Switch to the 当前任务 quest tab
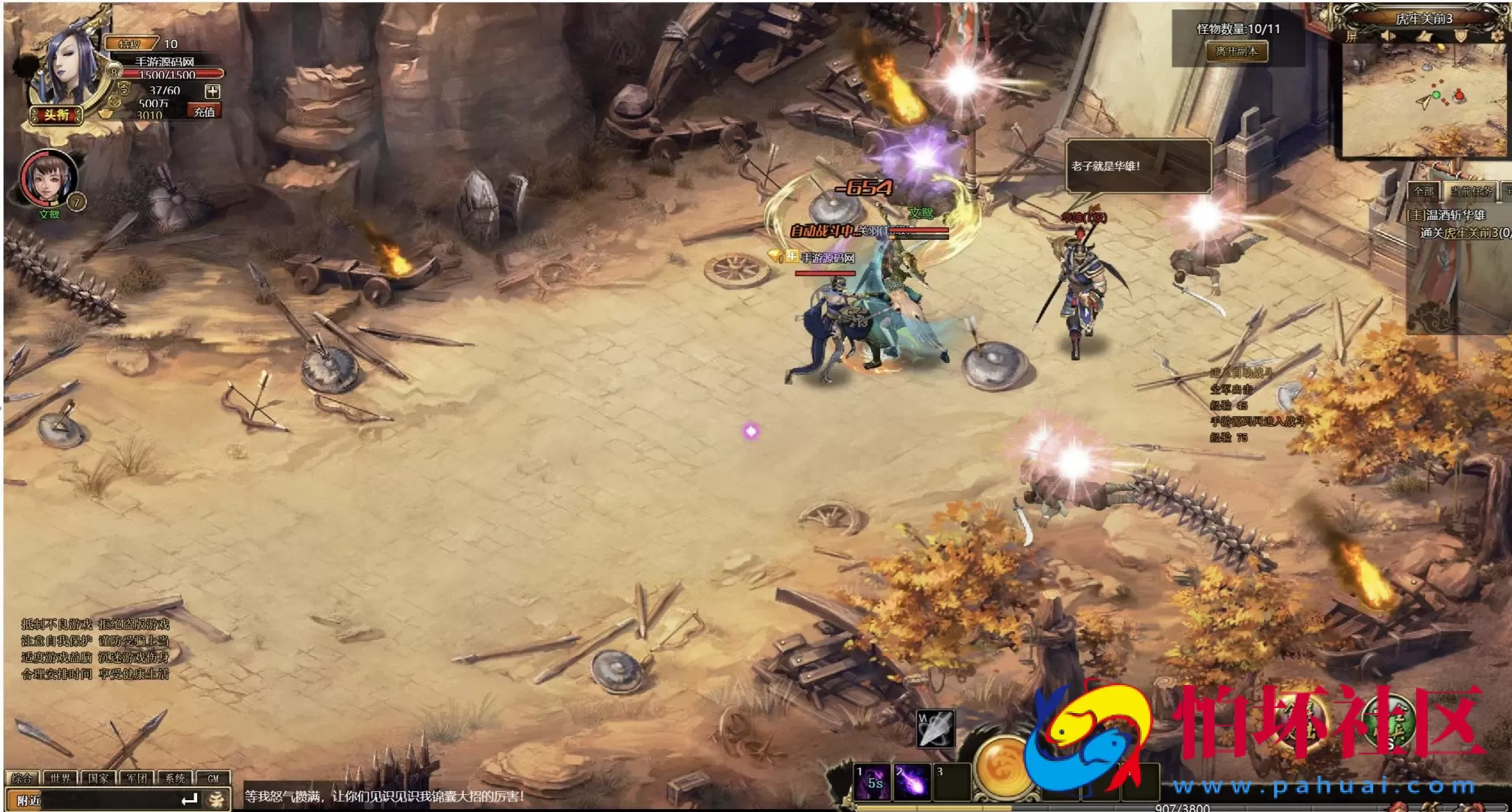Image resolution: width=1512 pixels, height=812 pixels. [1471, 192]
